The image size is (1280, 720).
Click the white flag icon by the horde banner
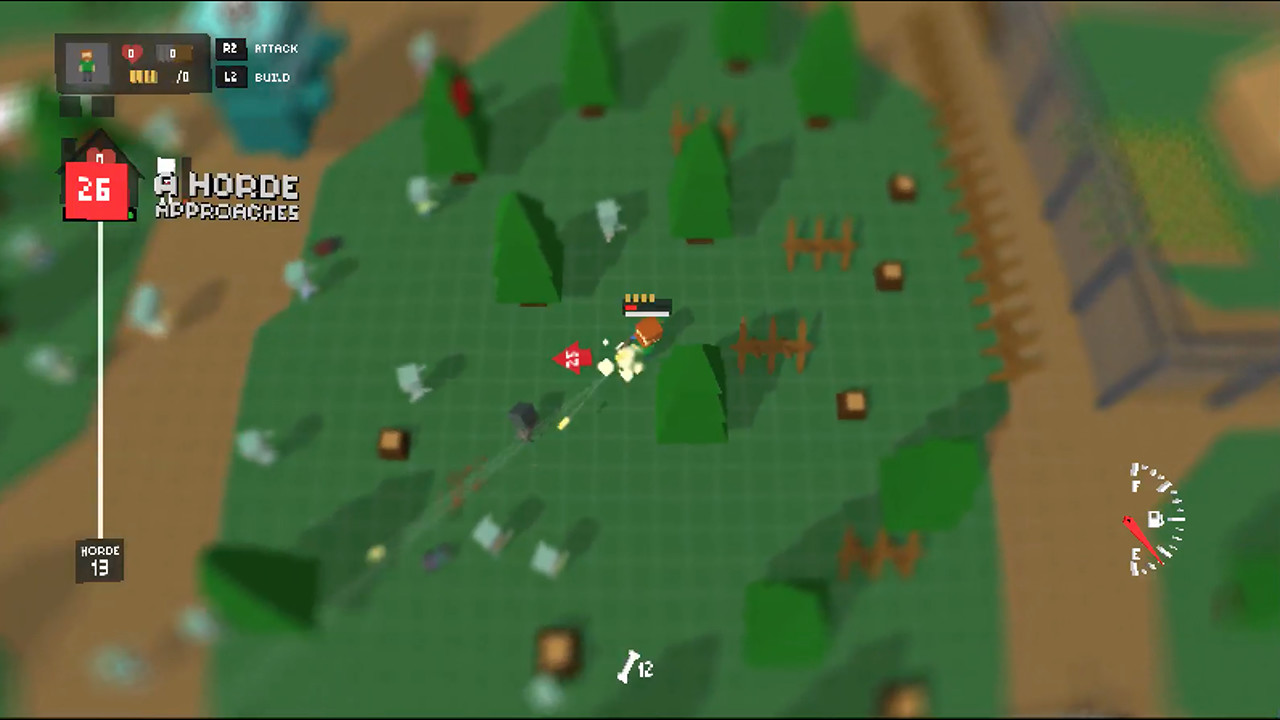[x=166, y=165]
